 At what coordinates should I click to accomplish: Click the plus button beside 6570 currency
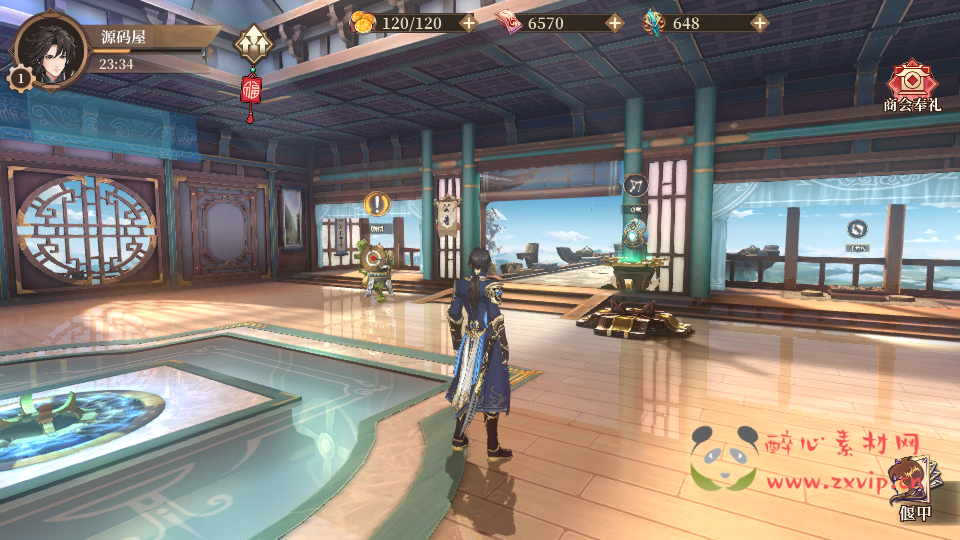click(614, 23)
